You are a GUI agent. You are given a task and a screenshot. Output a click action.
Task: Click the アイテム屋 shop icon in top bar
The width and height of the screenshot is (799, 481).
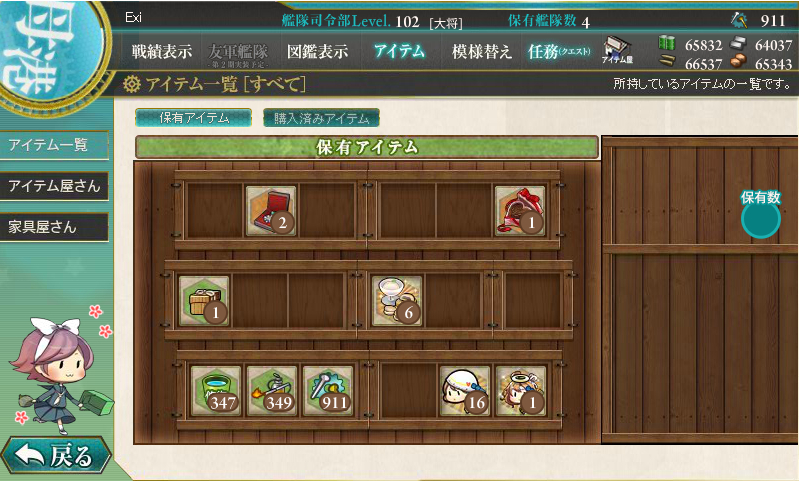pos(618,51)
